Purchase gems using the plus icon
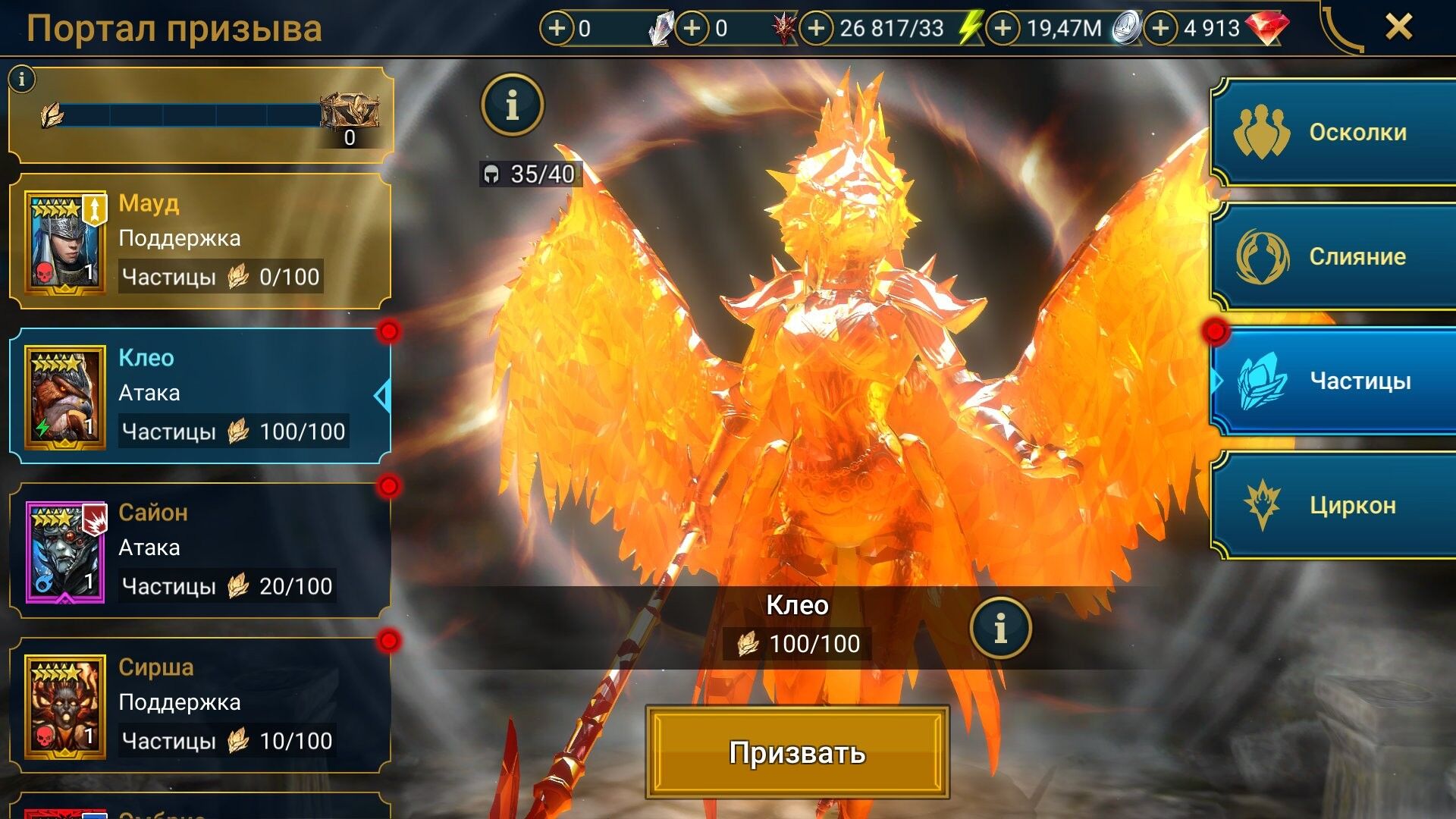The width and height of the screenshot is (1456, 819). tap(1160, 29)
